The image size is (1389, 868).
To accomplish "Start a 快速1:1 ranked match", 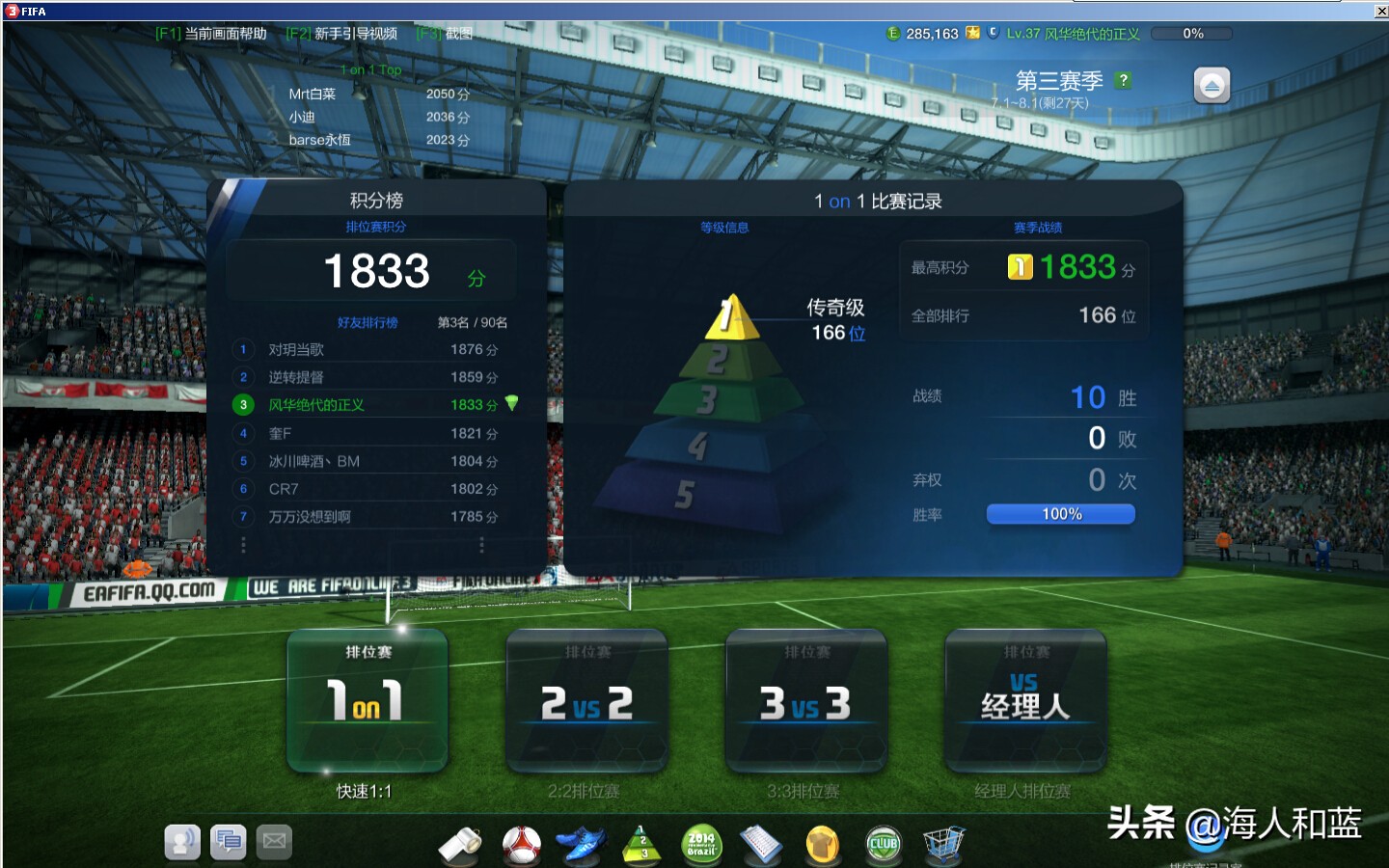I will [x=367, y=702].
